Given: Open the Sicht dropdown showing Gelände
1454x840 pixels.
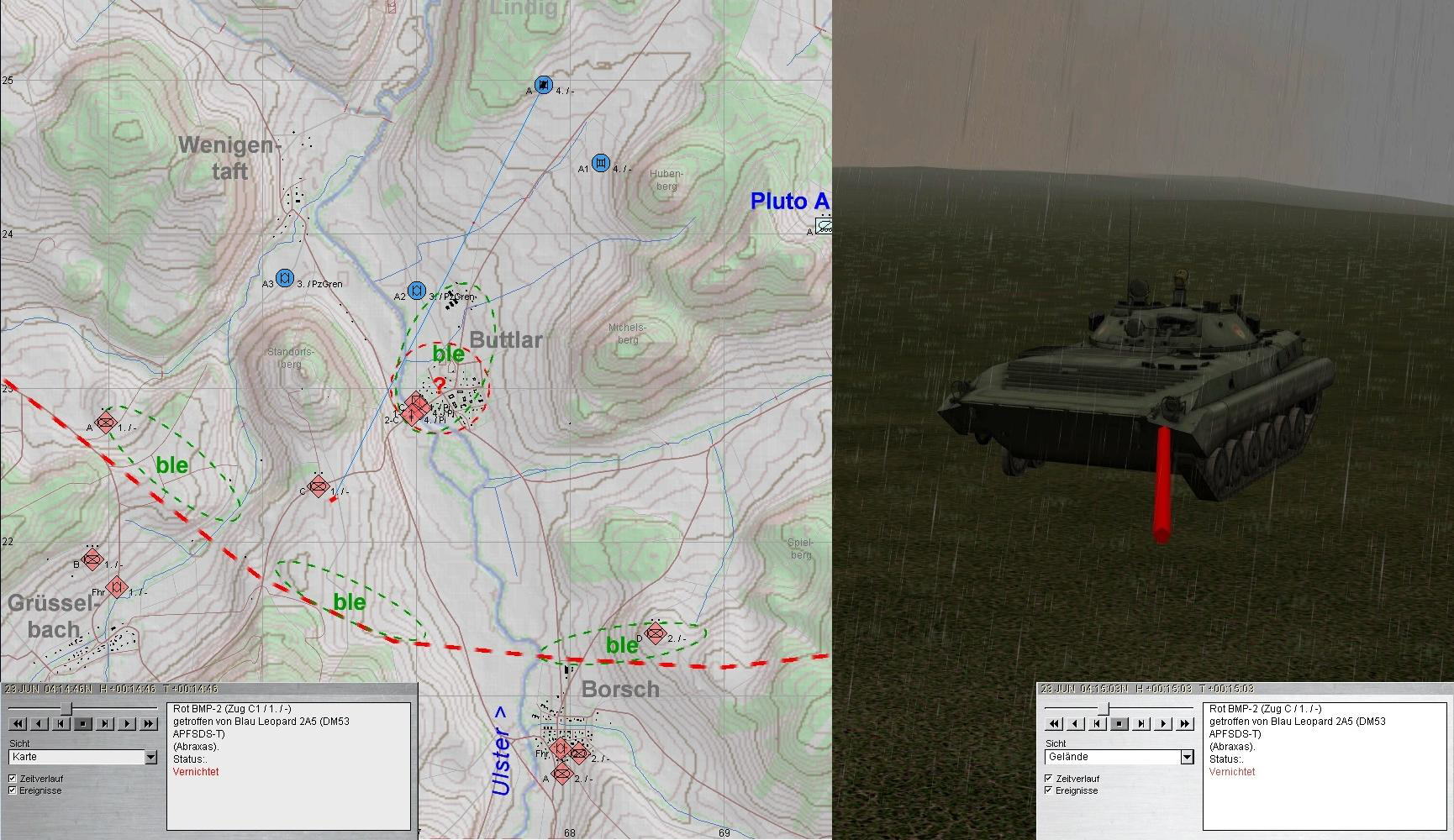Looking at the screenshot, I should click(x=1187, y=758).
